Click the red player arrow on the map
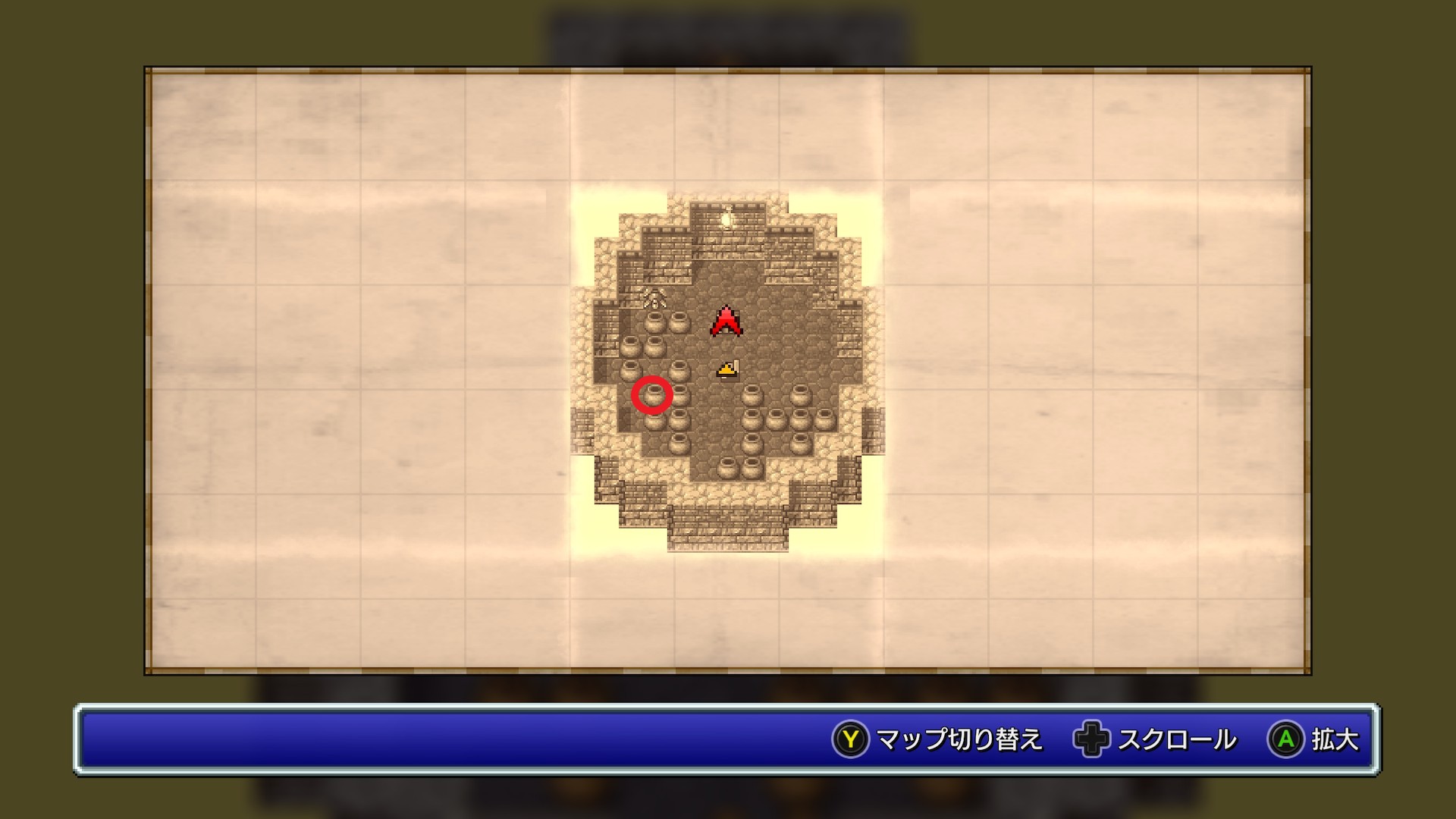This screenshot has height=819, width=1456. coord(726,321)
